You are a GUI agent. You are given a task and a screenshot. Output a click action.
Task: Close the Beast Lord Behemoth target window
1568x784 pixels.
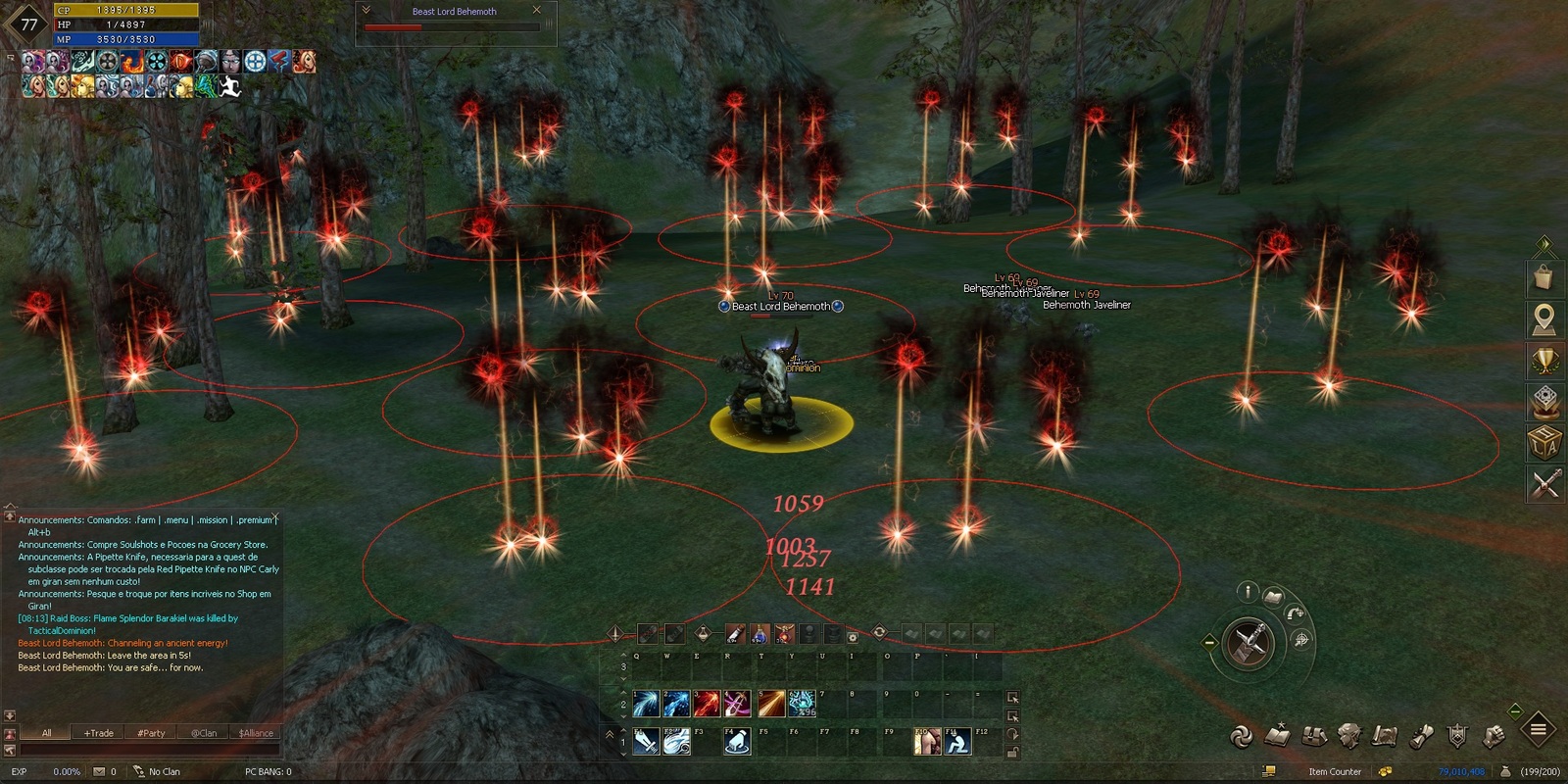click(x=536, y=11)
